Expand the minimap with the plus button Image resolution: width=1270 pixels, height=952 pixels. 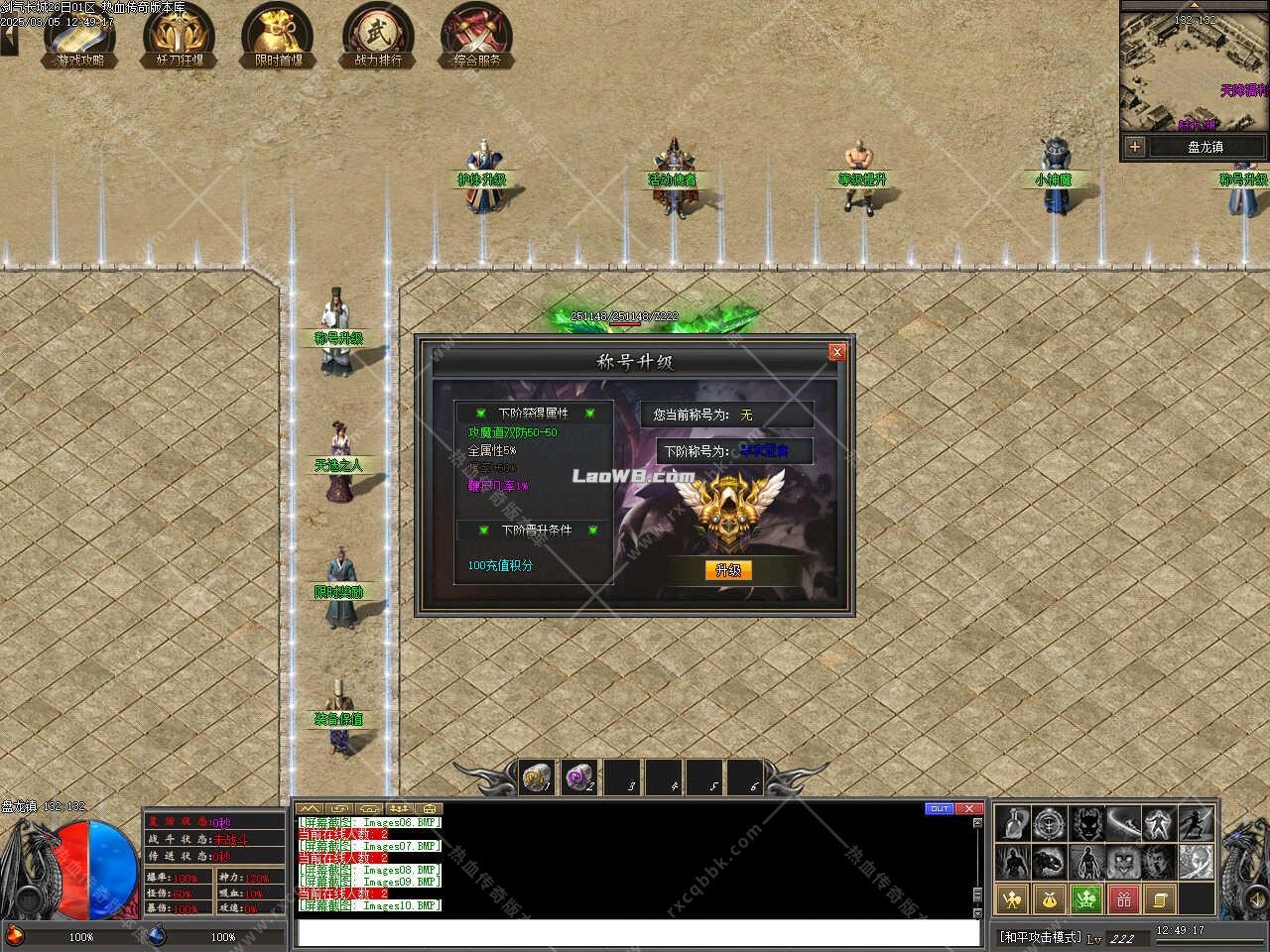click(x=1135, y=147)
